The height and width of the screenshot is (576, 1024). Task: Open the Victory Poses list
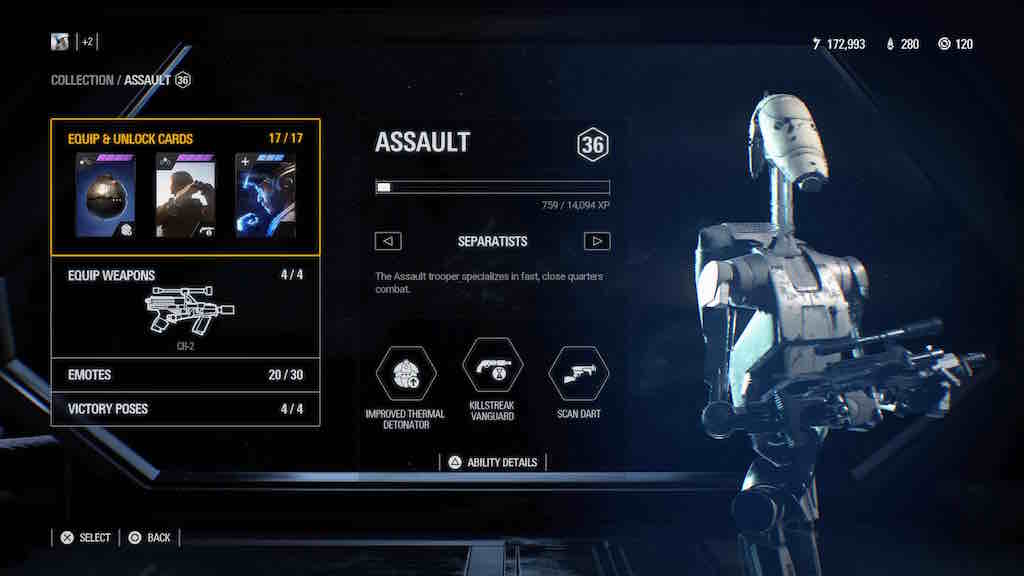tap(185, 409)
